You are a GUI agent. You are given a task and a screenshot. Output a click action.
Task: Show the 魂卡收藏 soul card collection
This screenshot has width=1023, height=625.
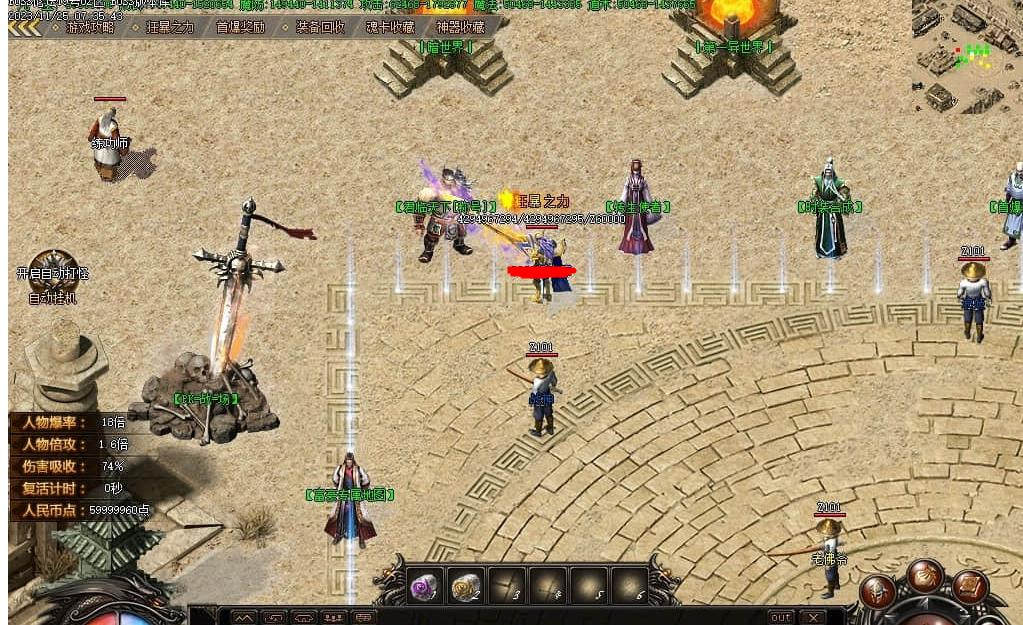[390, 27]
